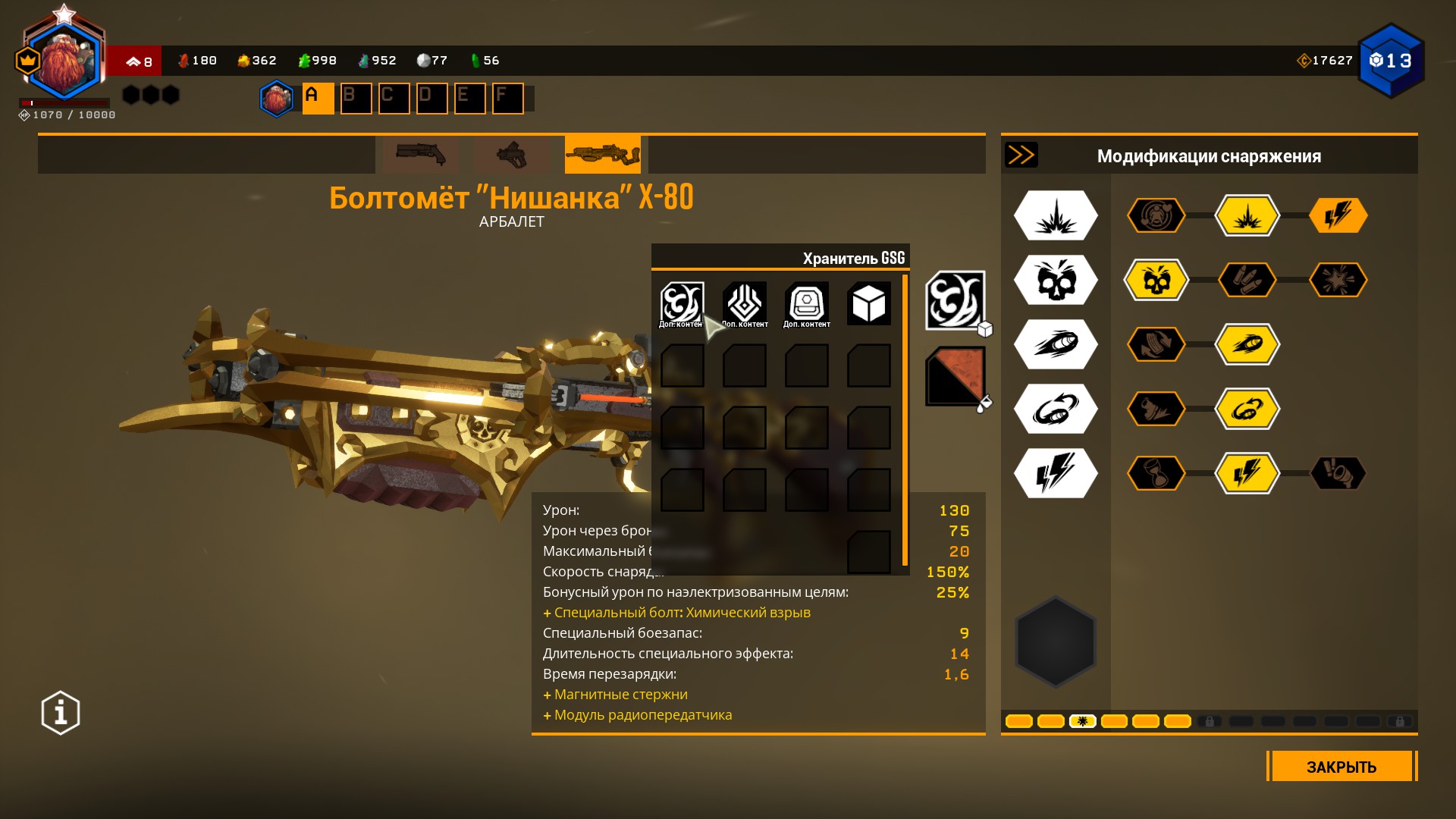Click the empty overclock hexagon slot
This screenshot has width=1456, height=819.
tap(1056, 642)
